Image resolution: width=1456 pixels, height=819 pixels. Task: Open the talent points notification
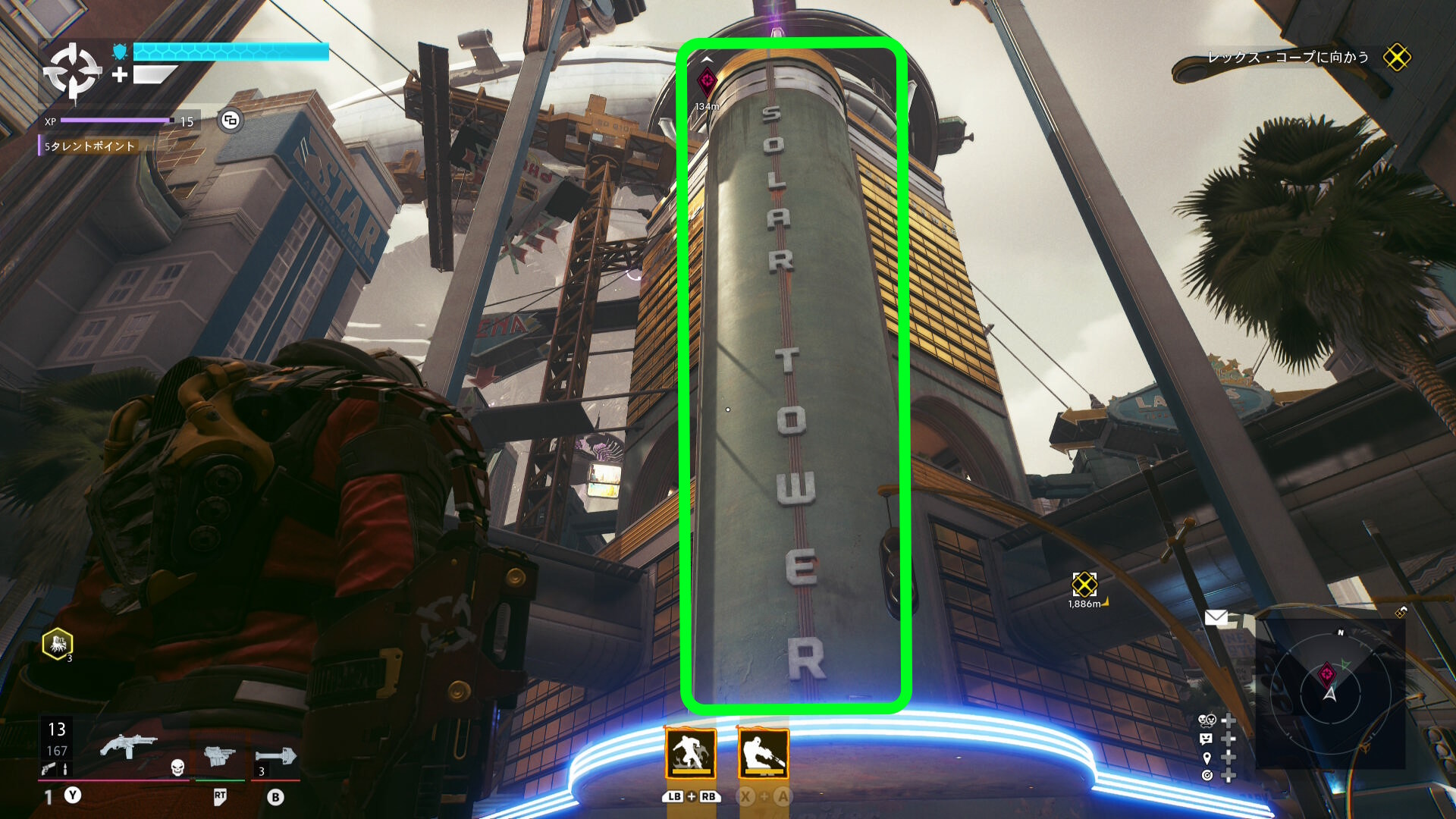click(x=89, y=146)
